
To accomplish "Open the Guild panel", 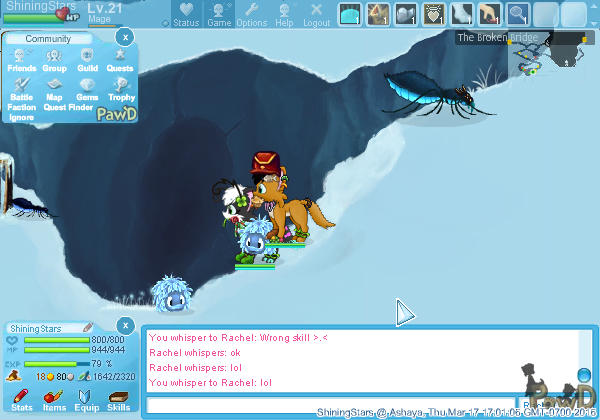I will click(x=87, y=59).
